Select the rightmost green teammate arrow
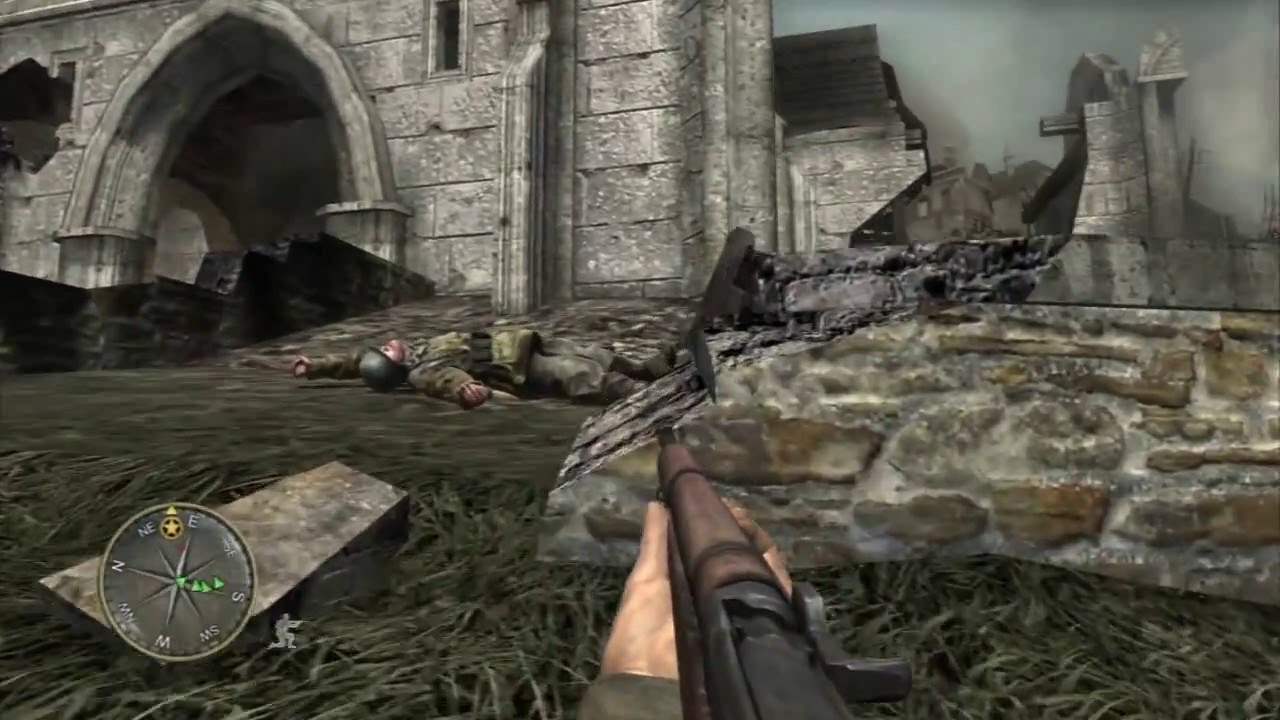 coord(216,584)
